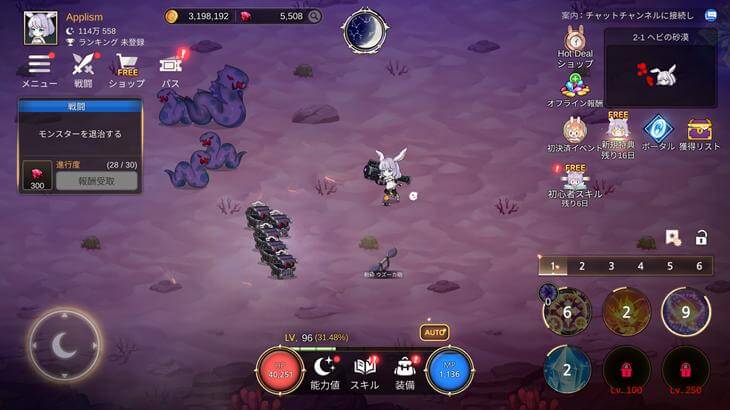
Task: Open the パス ticket icon
Action: [170, 67]
